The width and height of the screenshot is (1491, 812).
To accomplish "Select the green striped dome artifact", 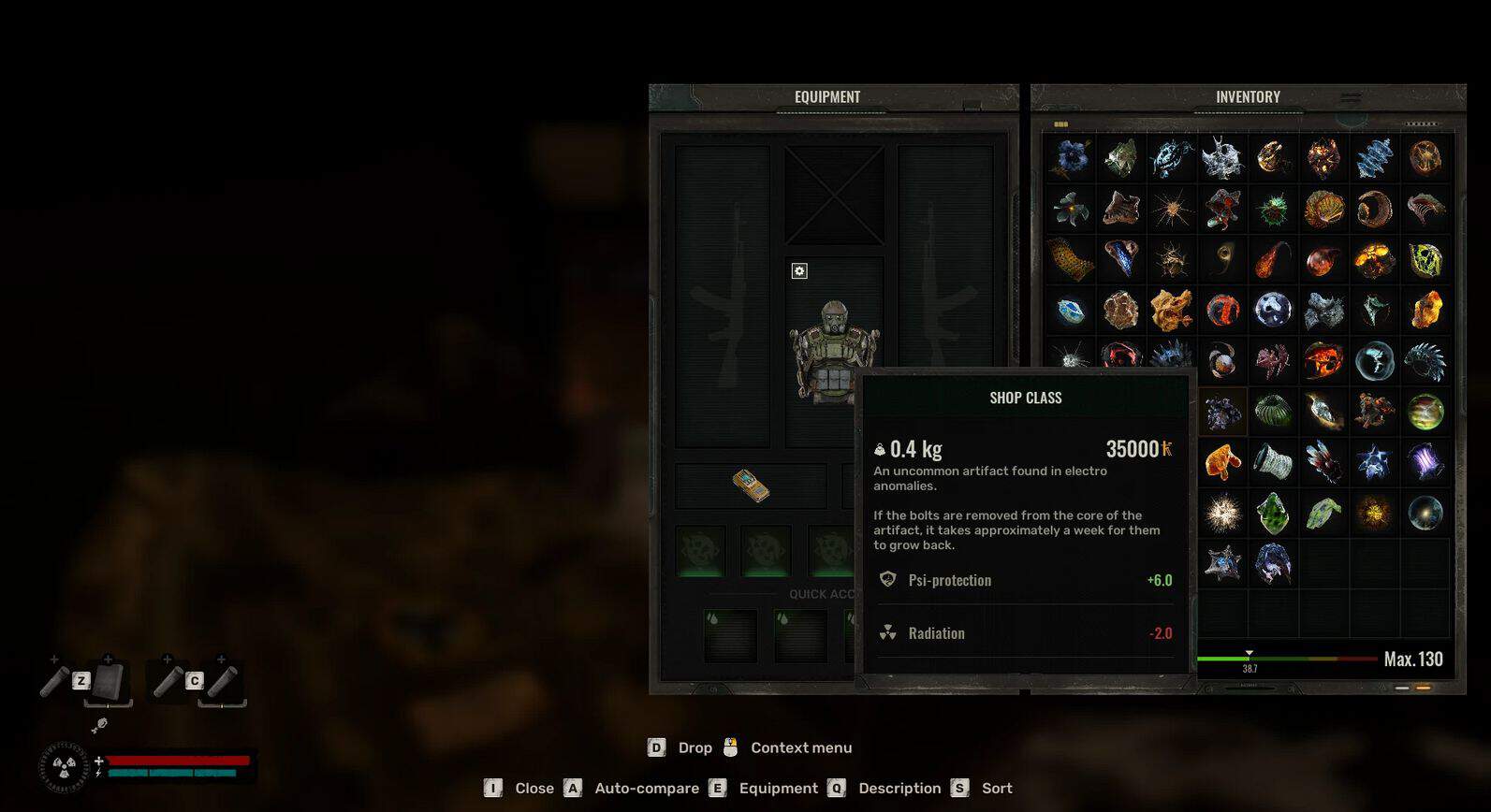I will pos(1273,412).
